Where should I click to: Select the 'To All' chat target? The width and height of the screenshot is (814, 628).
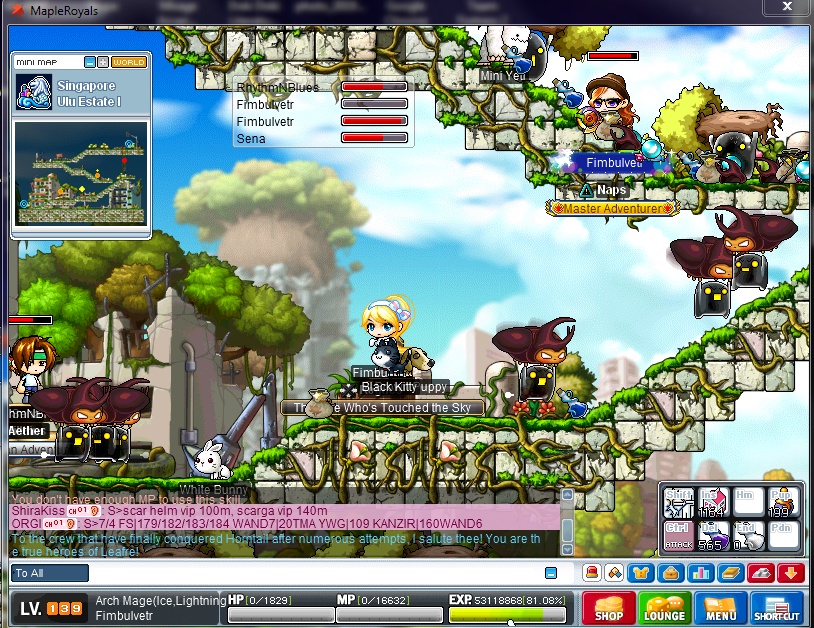[49, 573]
